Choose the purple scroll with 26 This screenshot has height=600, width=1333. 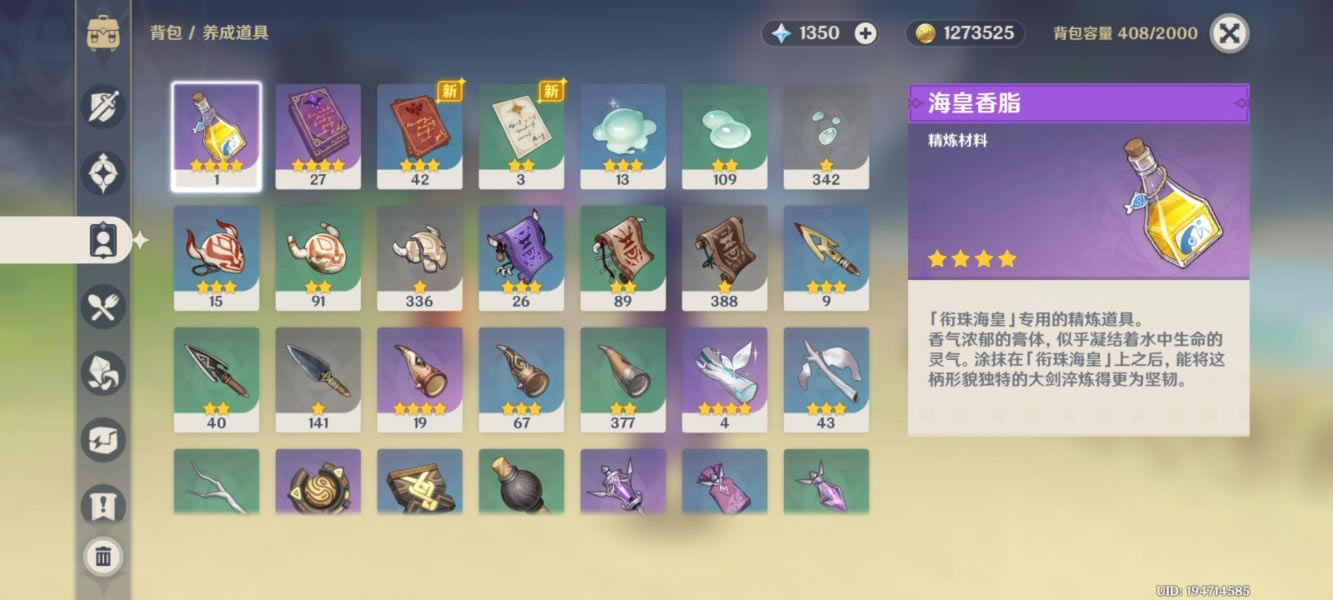(x=521, y=258)
